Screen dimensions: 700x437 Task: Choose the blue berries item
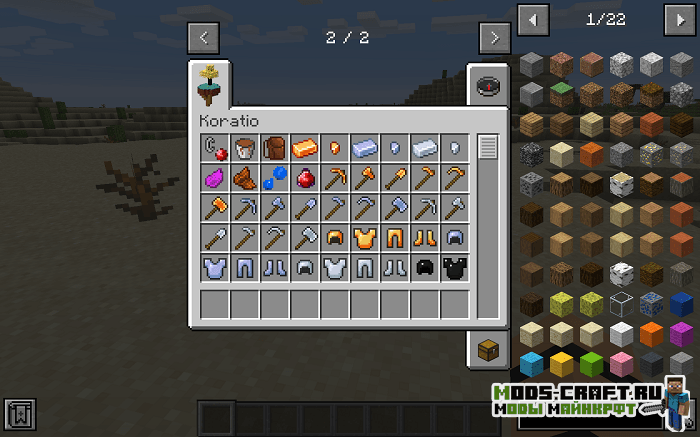(275, 179)
